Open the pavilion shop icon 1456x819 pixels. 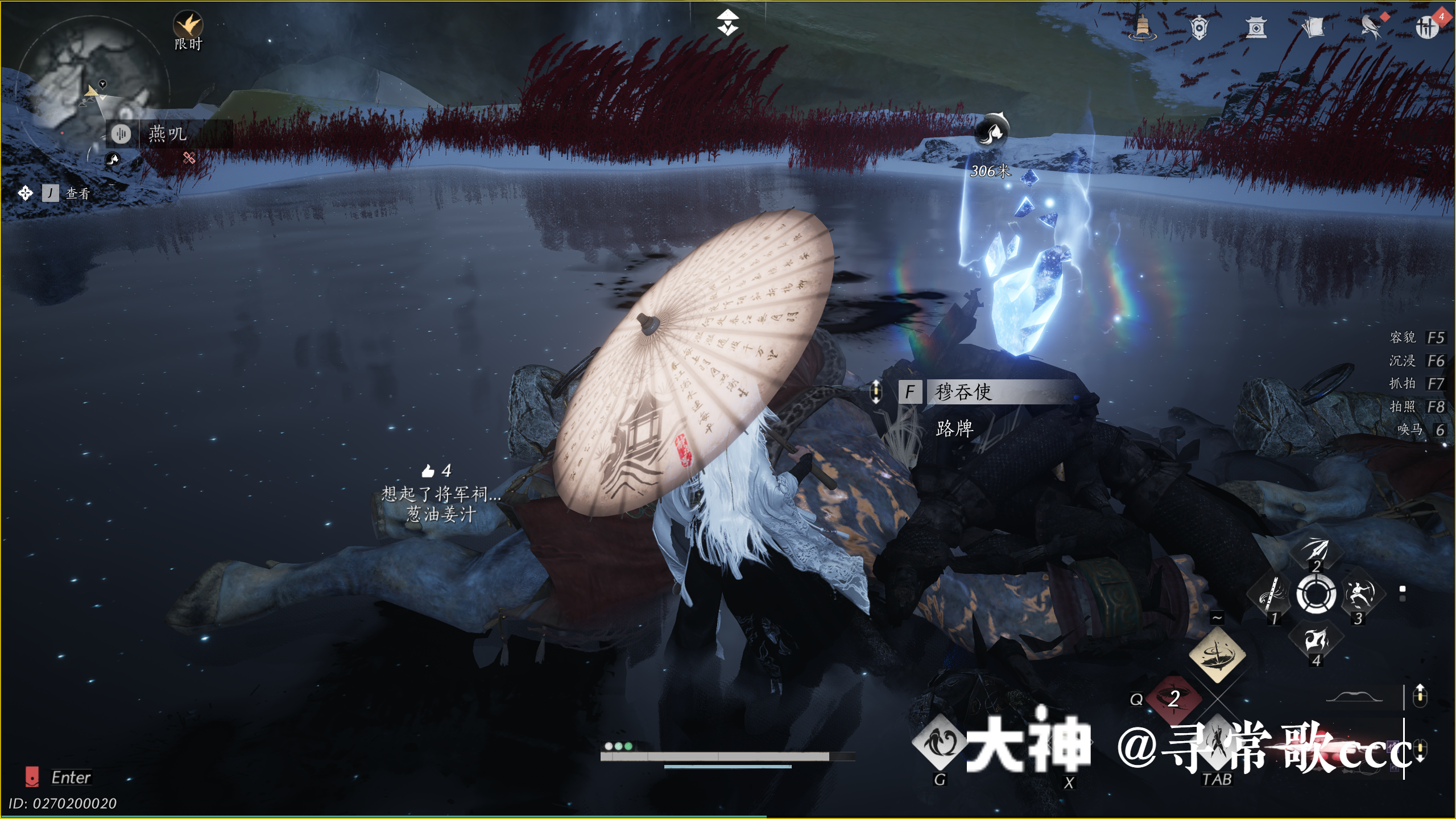(x=1256, y=27)
